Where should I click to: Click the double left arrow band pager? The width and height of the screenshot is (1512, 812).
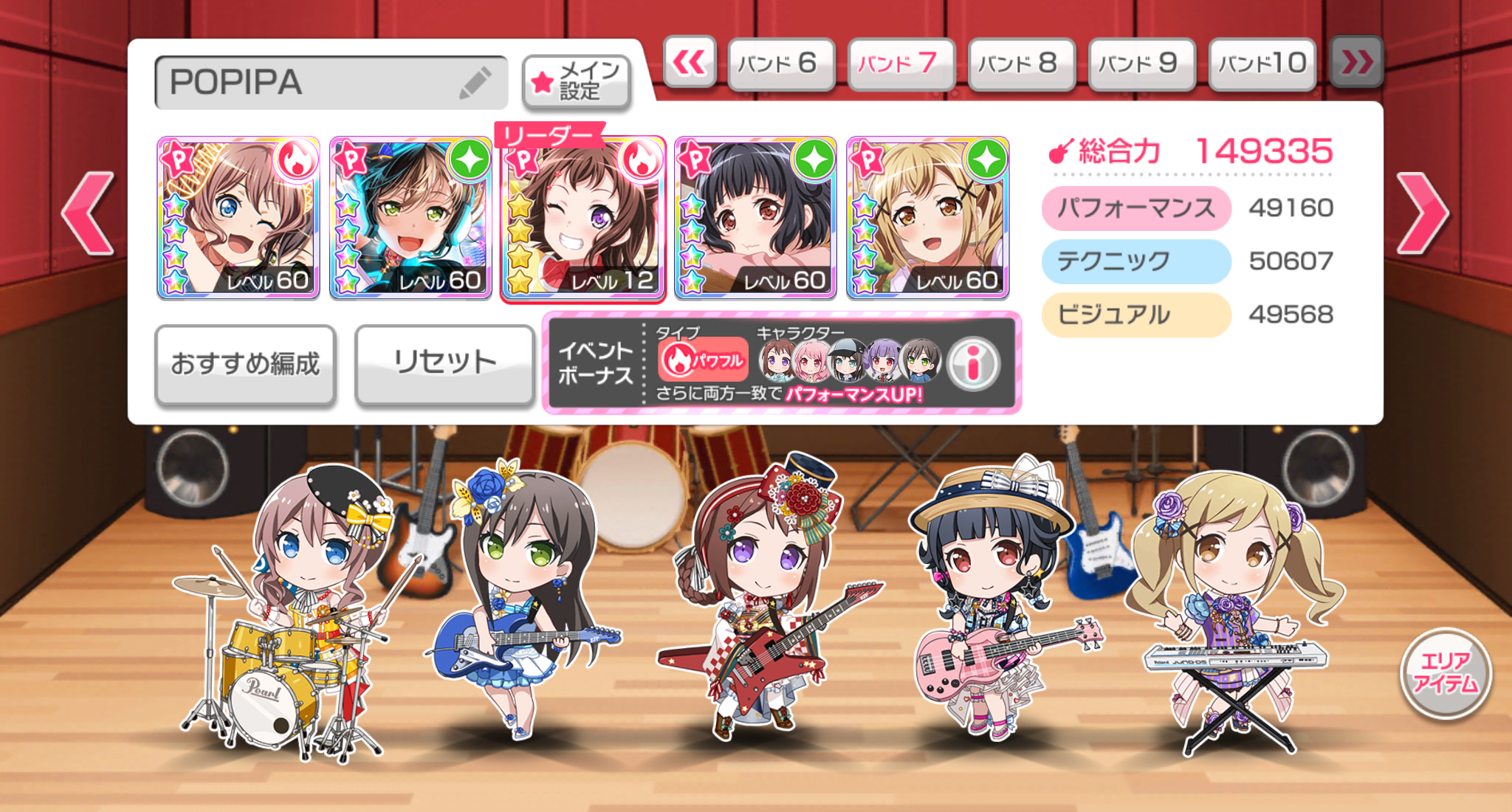[x=690, y=63]
